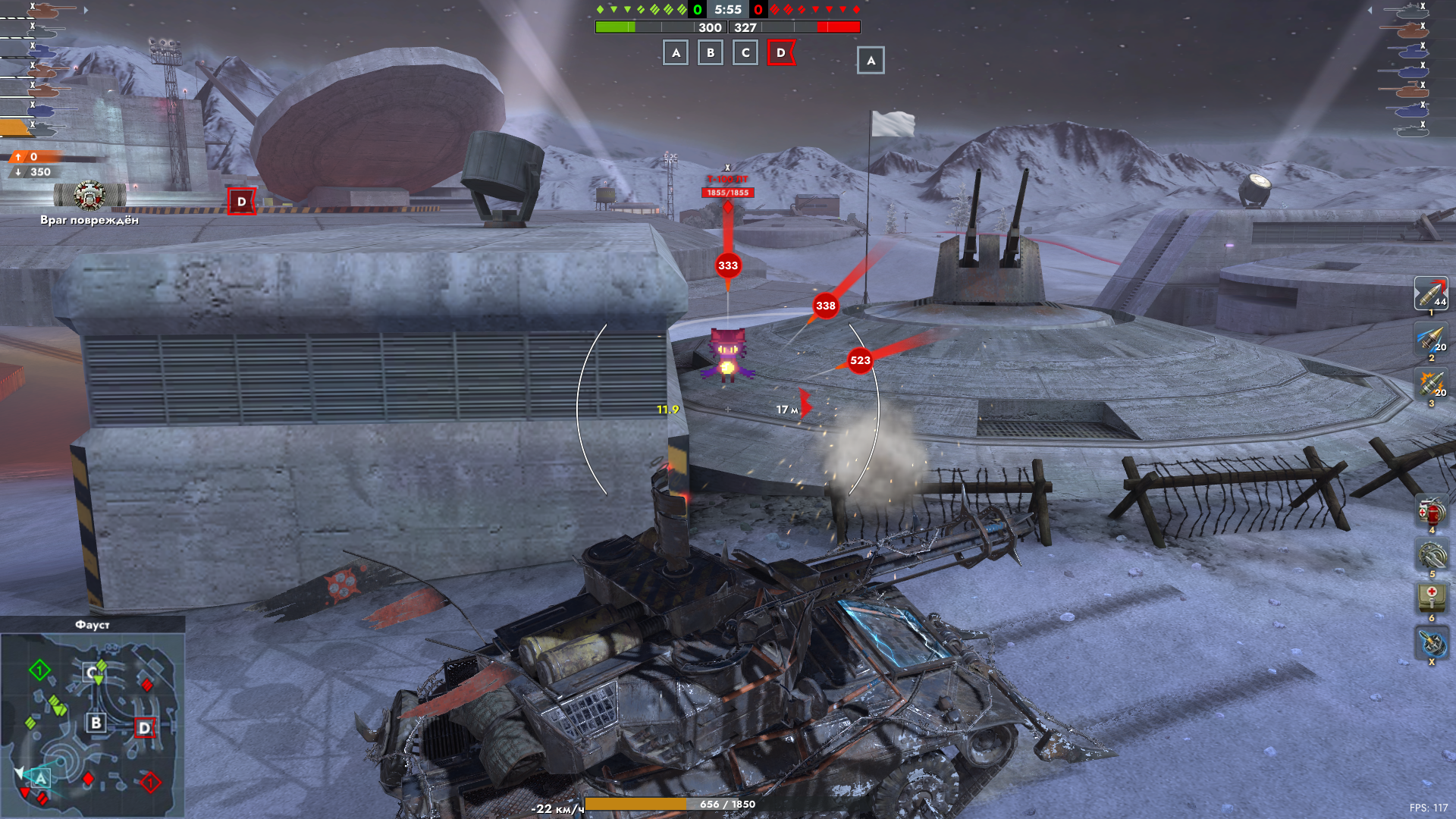Select capture point A indicator in top bar
Image resolution: width=1456 pixels, height=819 pixels.
coord(676,53)
